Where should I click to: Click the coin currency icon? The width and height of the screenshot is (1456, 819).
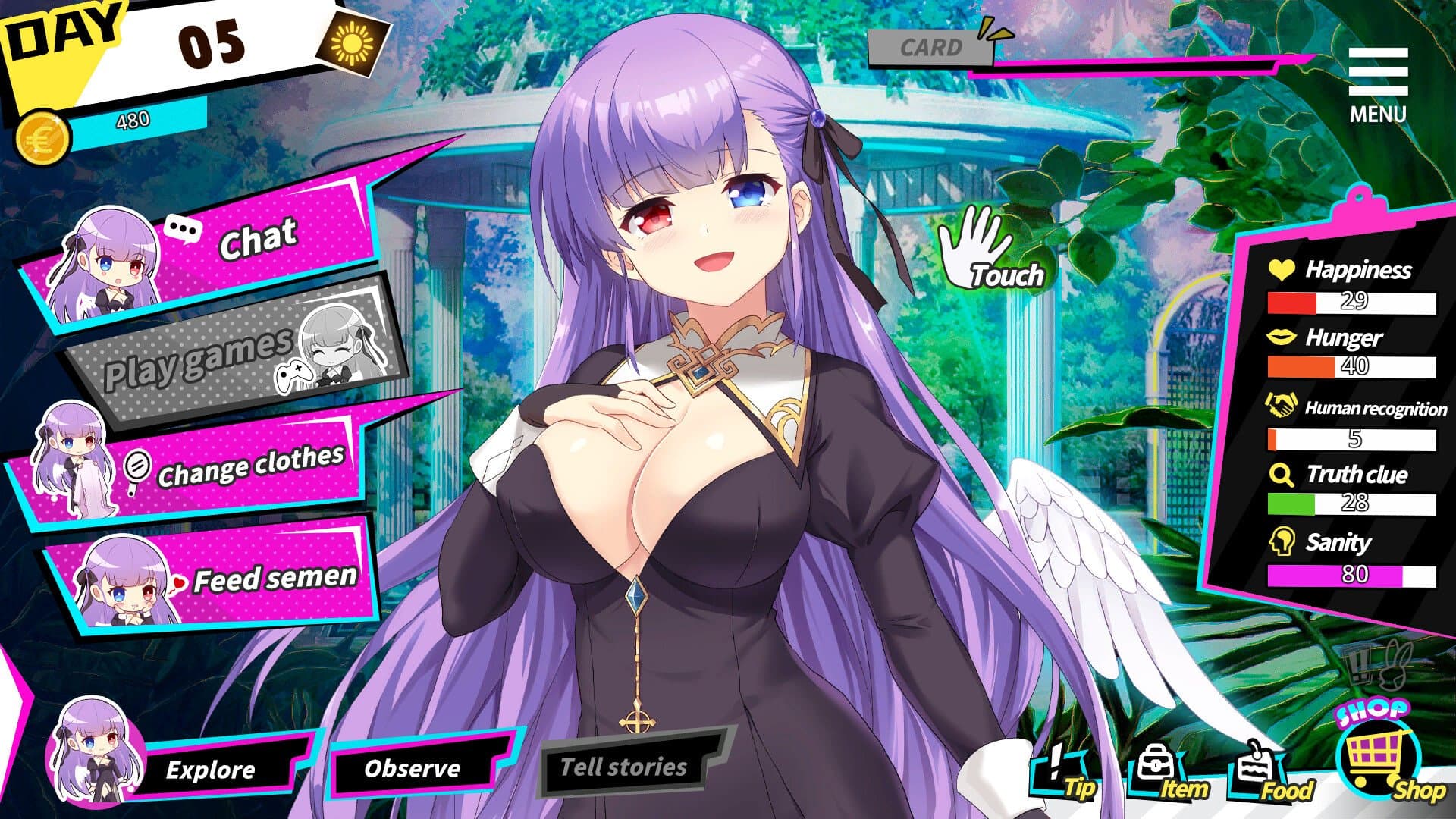(42, 135)
